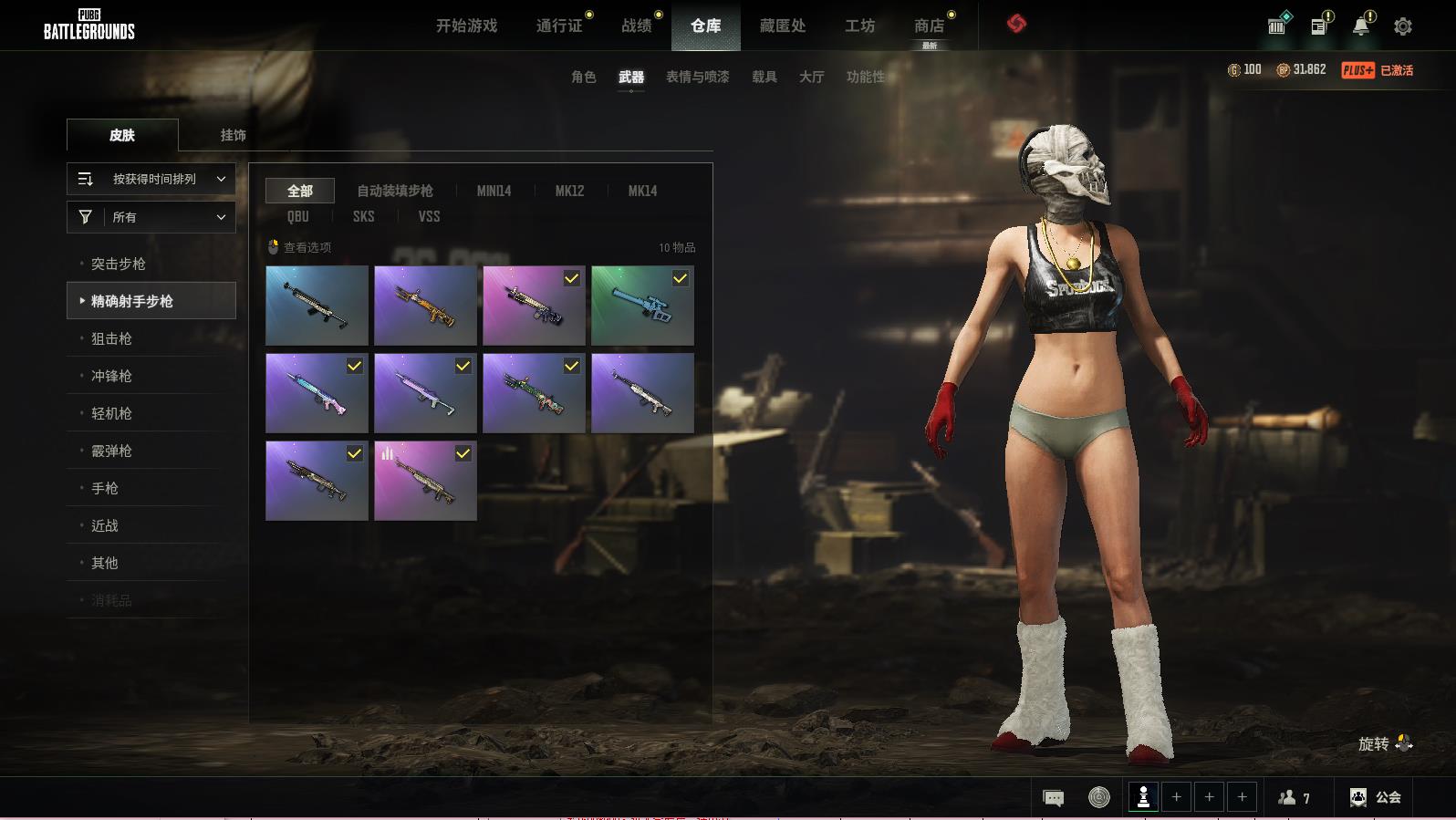This screenshot has width=1456, height=820.
Task: Choose the 突击步枪 weapon category
Action: (x=119, y=264)
